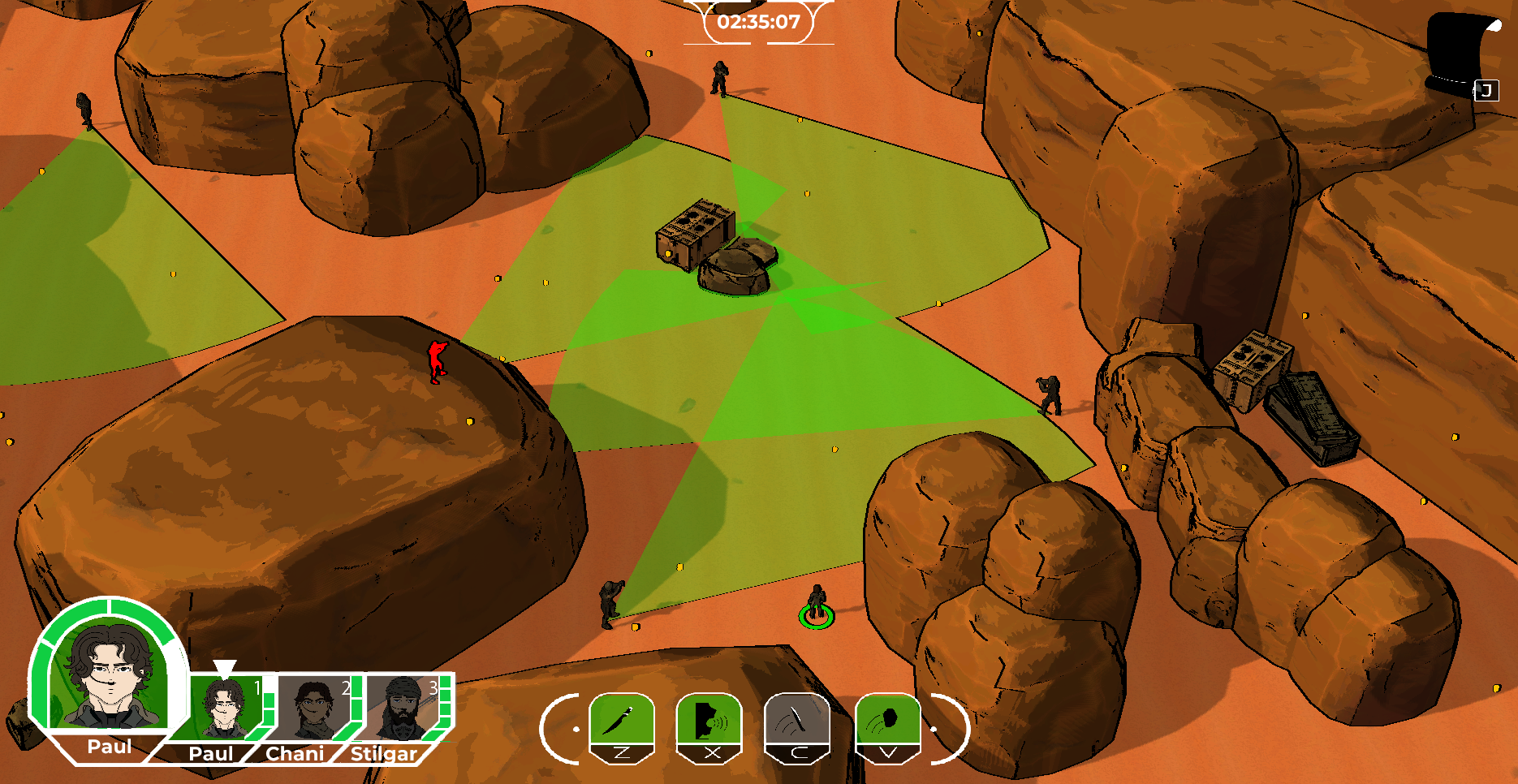The height and width of the screenshot is (784, 1518).
Task: Activate the knife attack ability
Action: [x=622, y=720]
